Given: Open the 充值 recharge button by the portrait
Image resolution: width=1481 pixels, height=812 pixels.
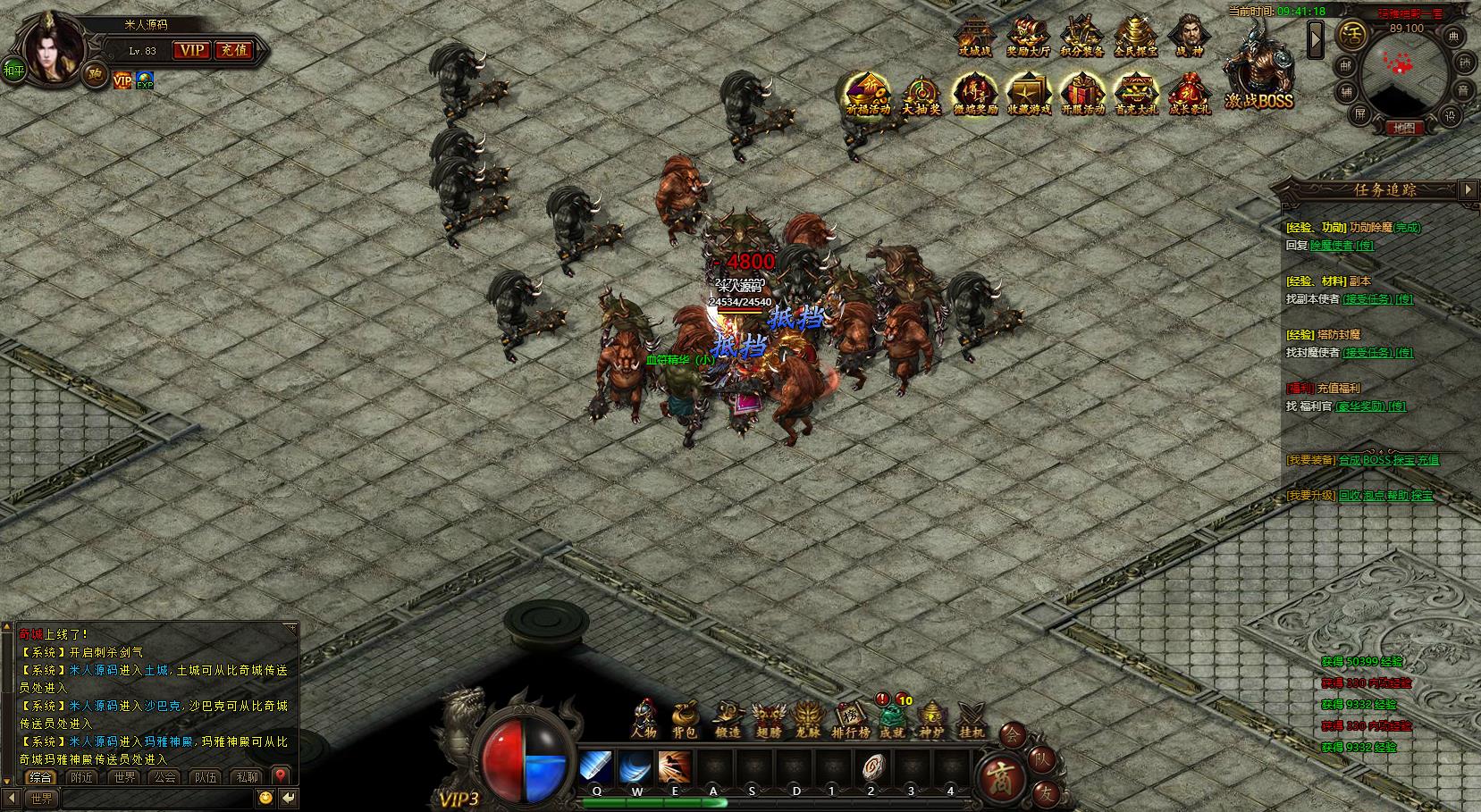Looking at the screenshot, I should [x=234, y=51].
